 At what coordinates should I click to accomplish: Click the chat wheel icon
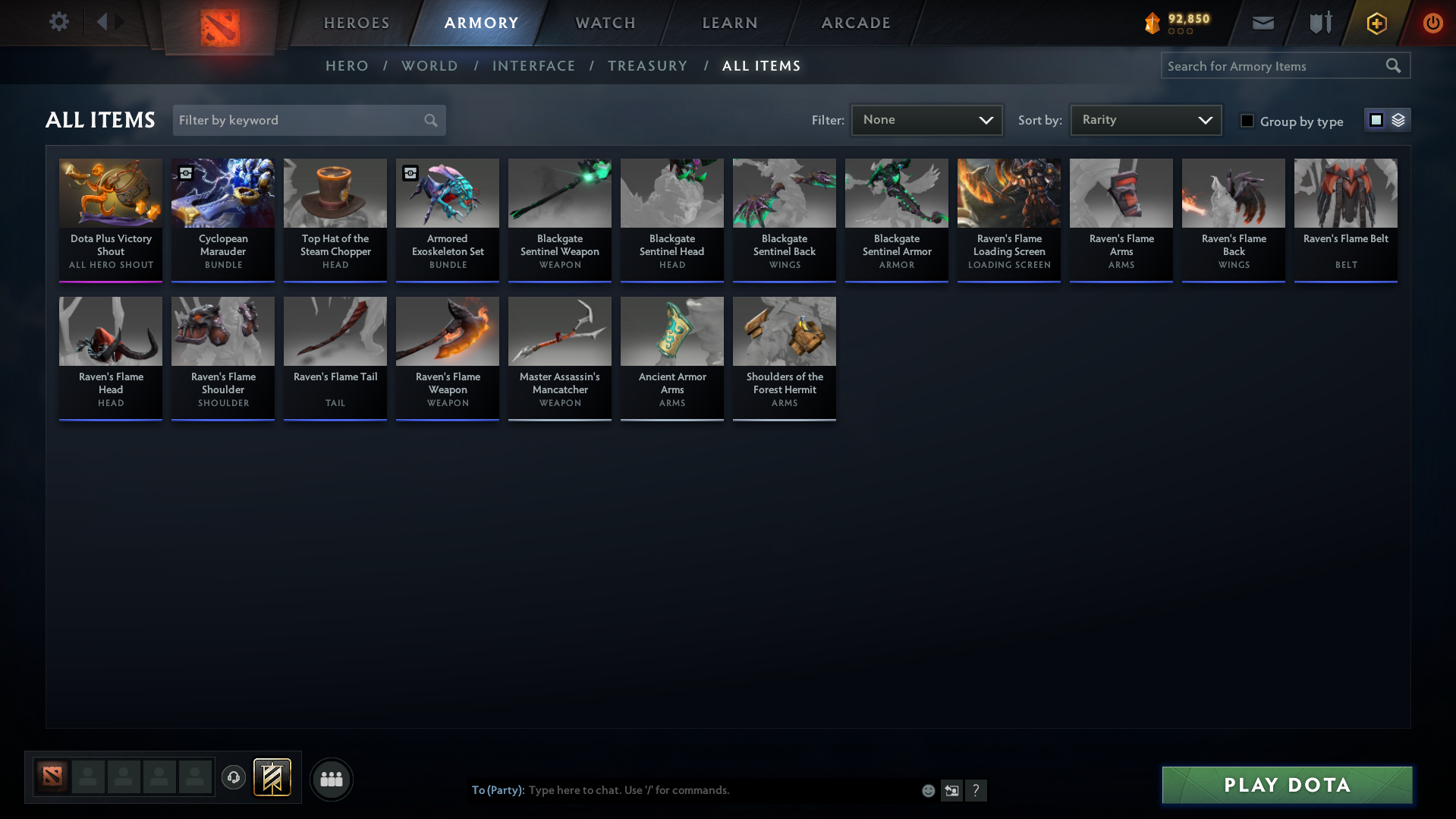(x=951, y=790)
